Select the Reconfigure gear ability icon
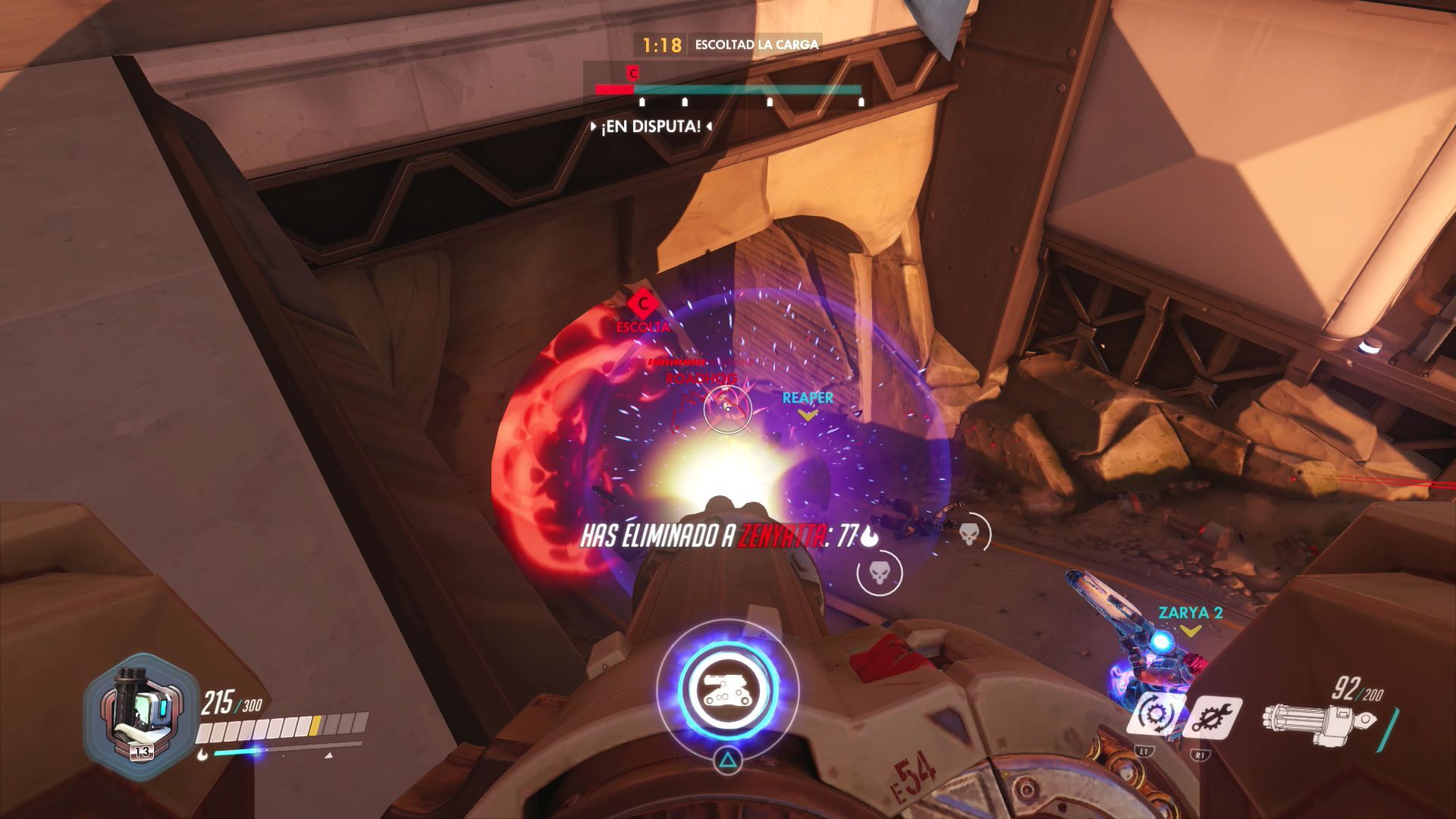This screenshot has width=1456, height=819. [1155, 714]
